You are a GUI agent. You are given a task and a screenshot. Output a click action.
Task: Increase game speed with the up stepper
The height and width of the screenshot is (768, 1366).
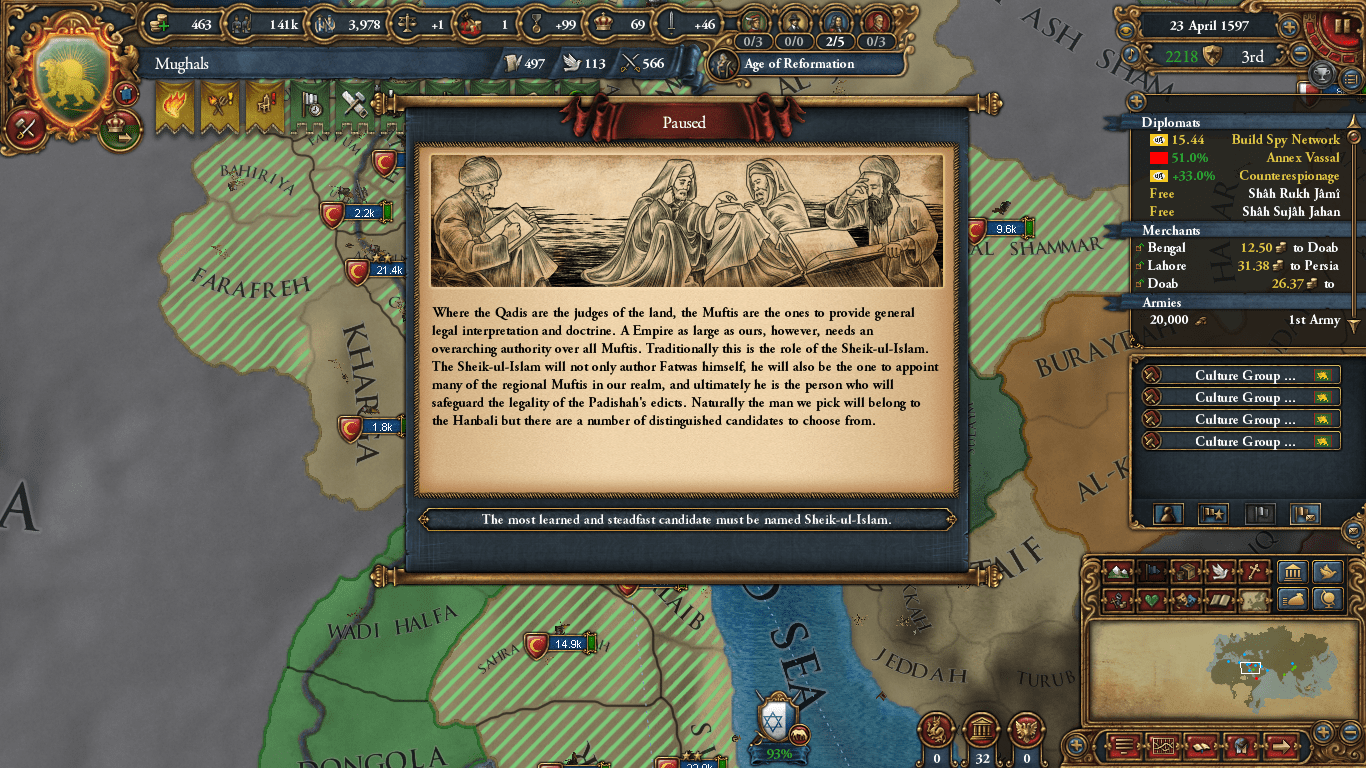1290,27
